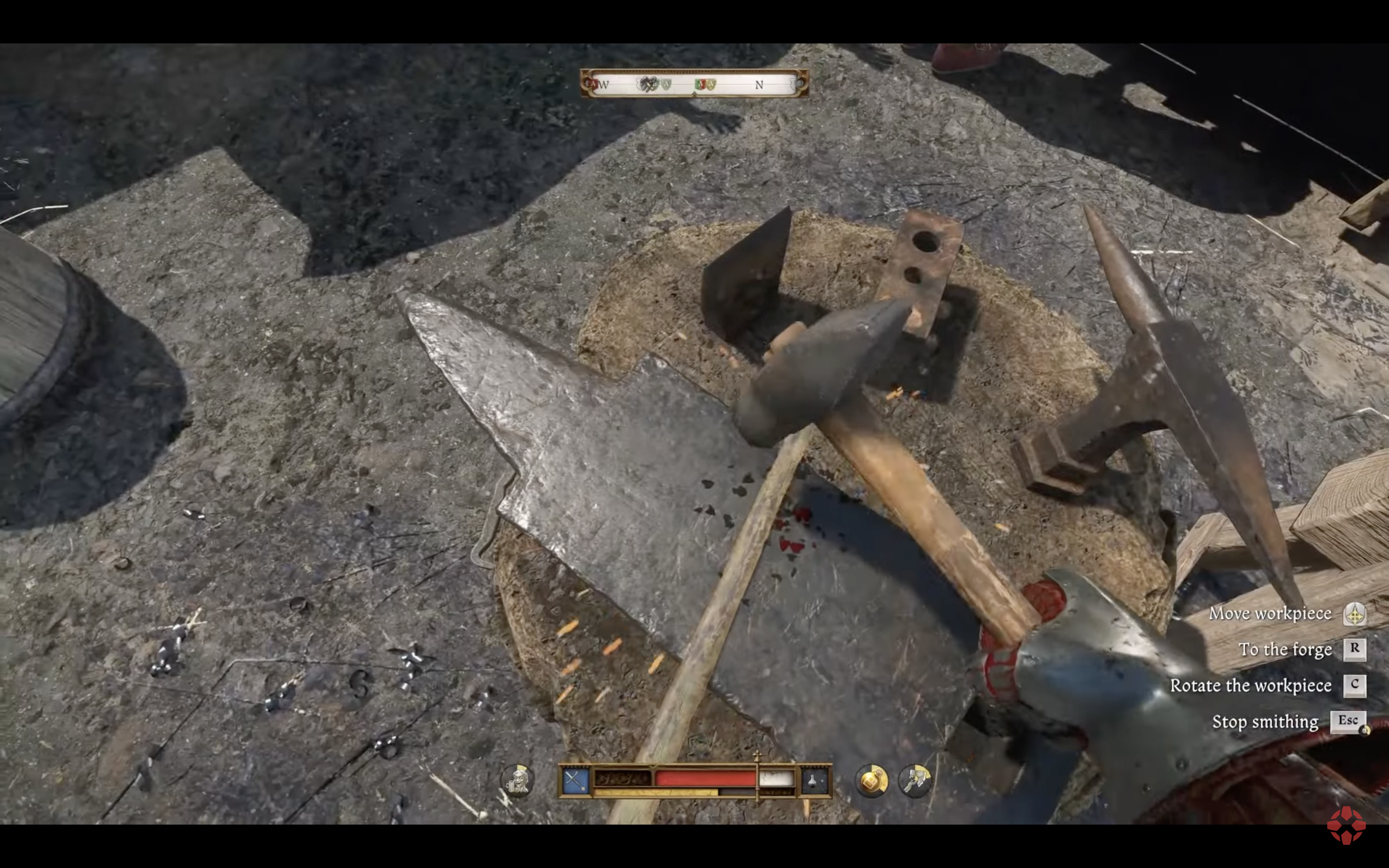This screenshot has width=1389, height=868.
Task: Choose the "Rotate the workpiece" action
Action: click(x=1251, y=685)
